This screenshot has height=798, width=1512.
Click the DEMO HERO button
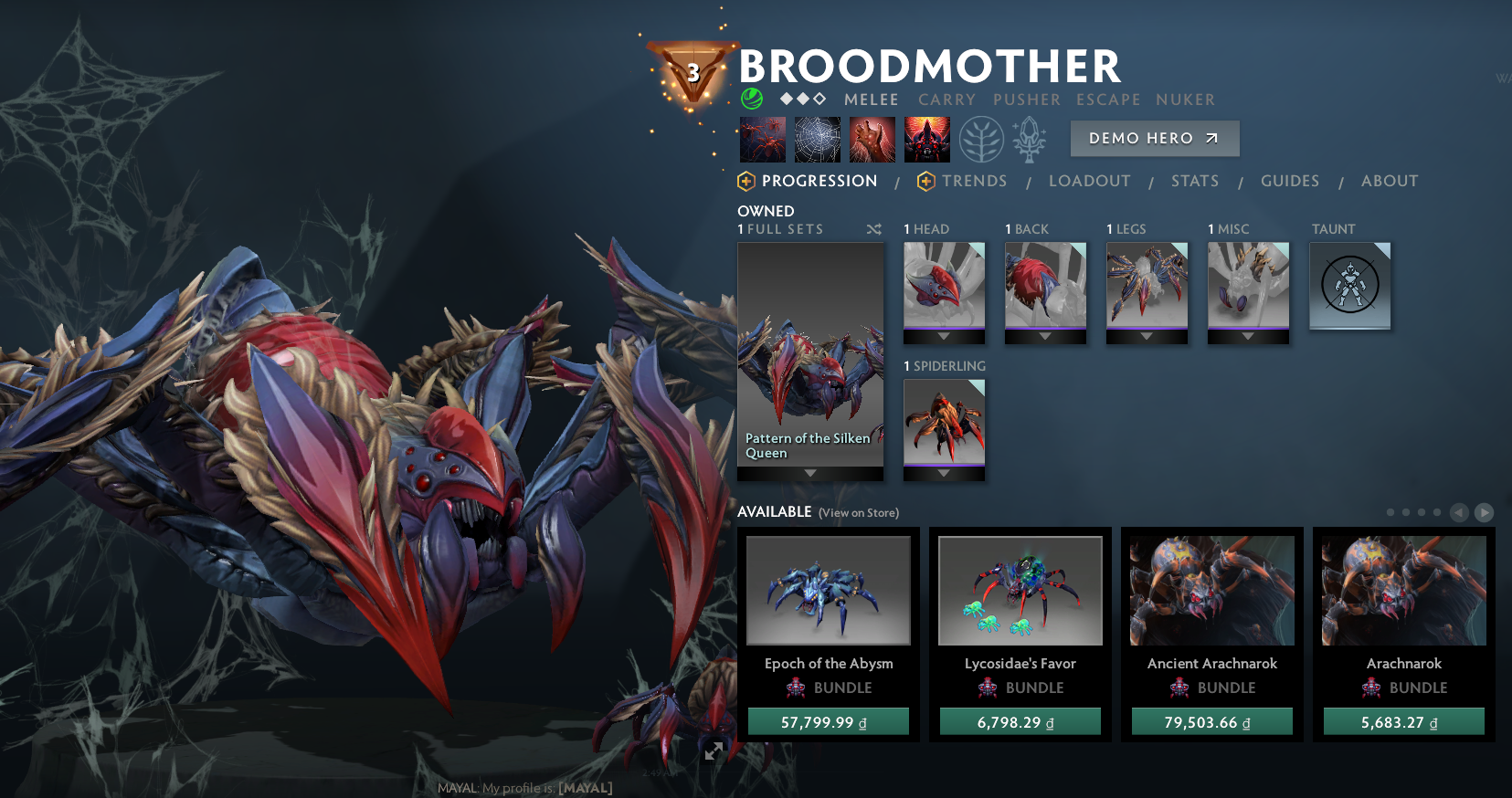coord(1154,138)
